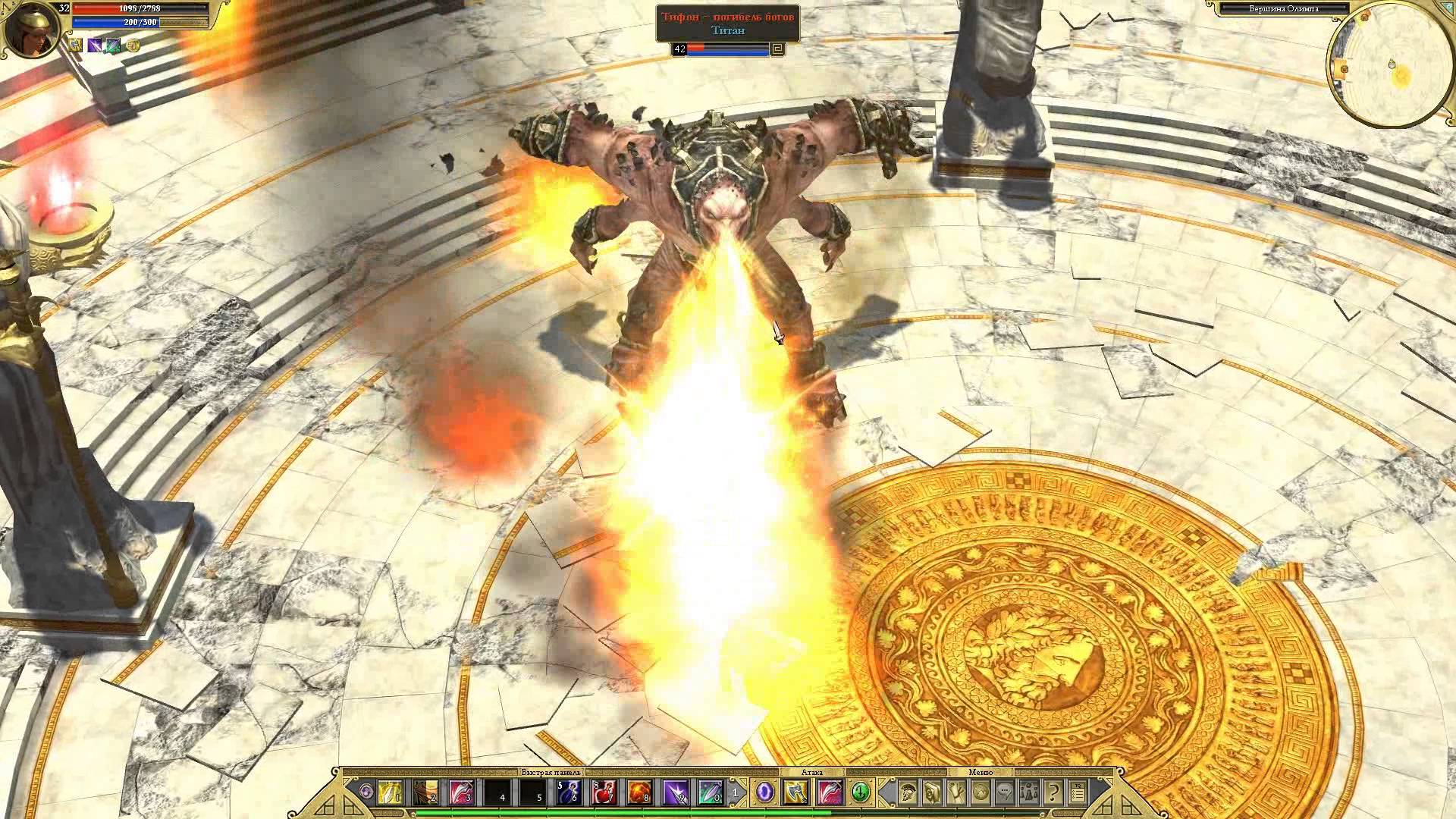Drink the red health potion in slot 7

pyautogui.click(x=604, y=793)
